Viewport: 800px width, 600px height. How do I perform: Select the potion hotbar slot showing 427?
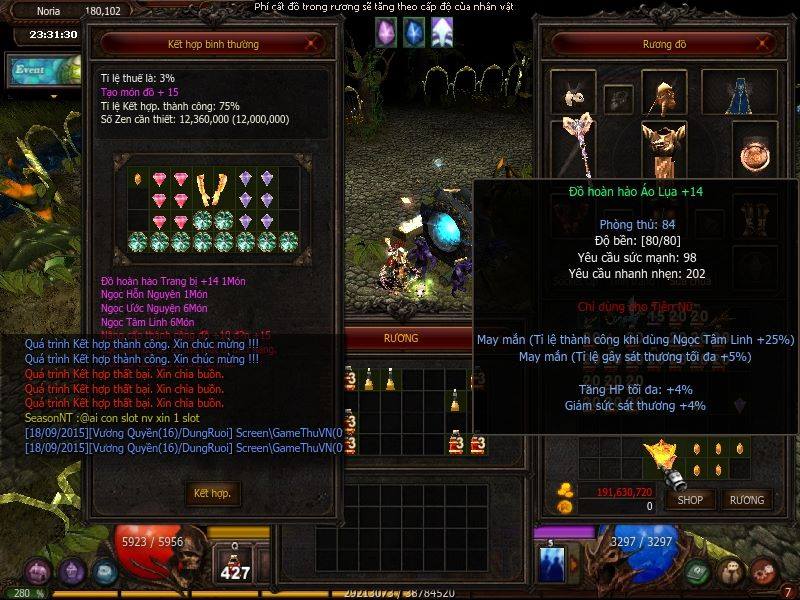pyautogui.click(x=236, y=564)
